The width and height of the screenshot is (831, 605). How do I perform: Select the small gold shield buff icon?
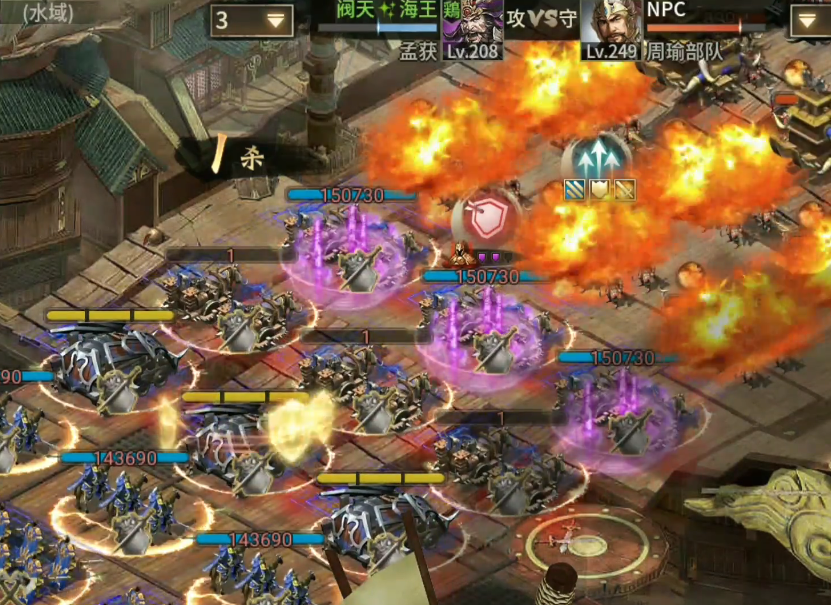(600, 190)
